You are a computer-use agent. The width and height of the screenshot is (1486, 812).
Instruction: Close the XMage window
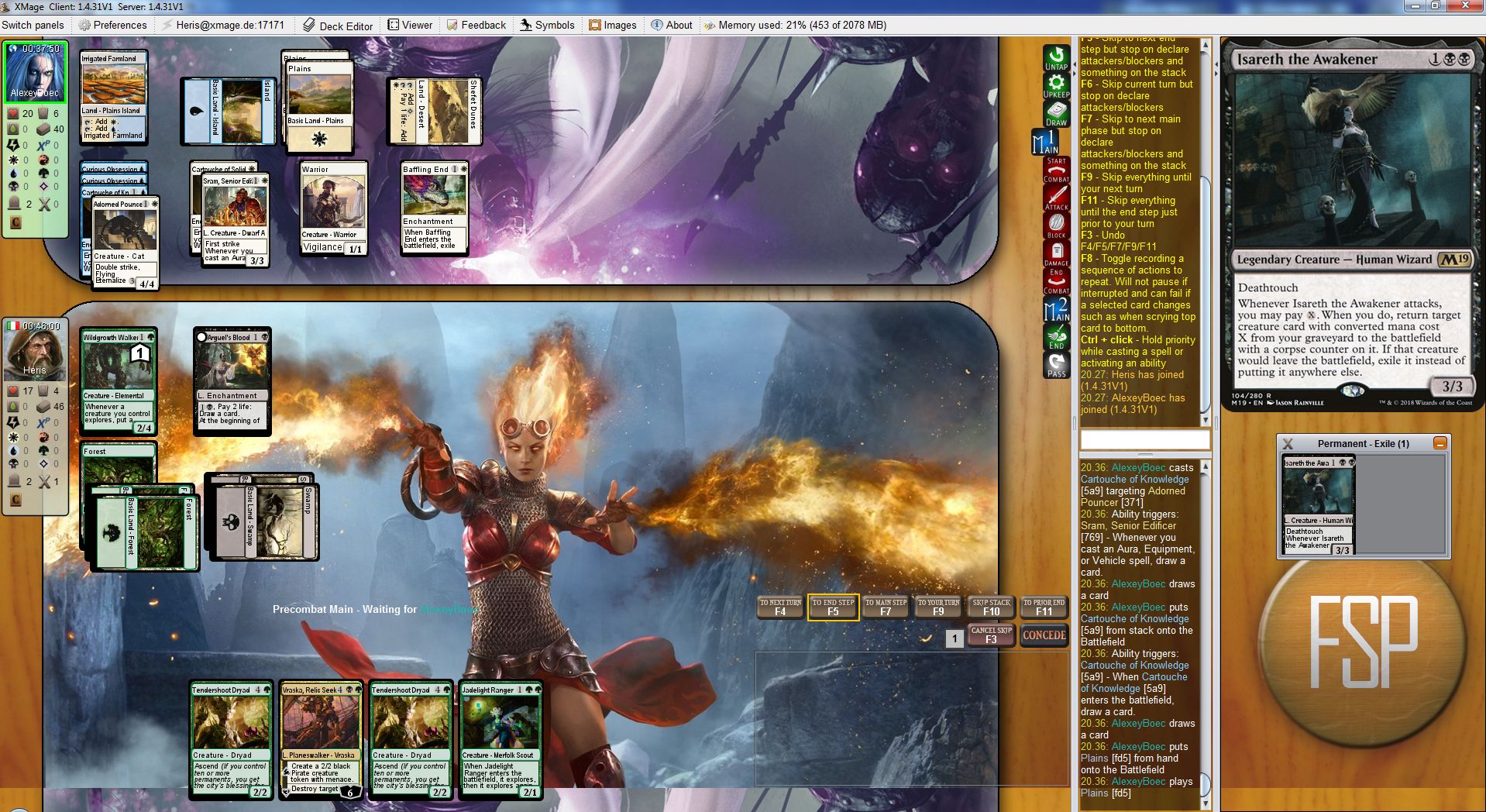1467,5
